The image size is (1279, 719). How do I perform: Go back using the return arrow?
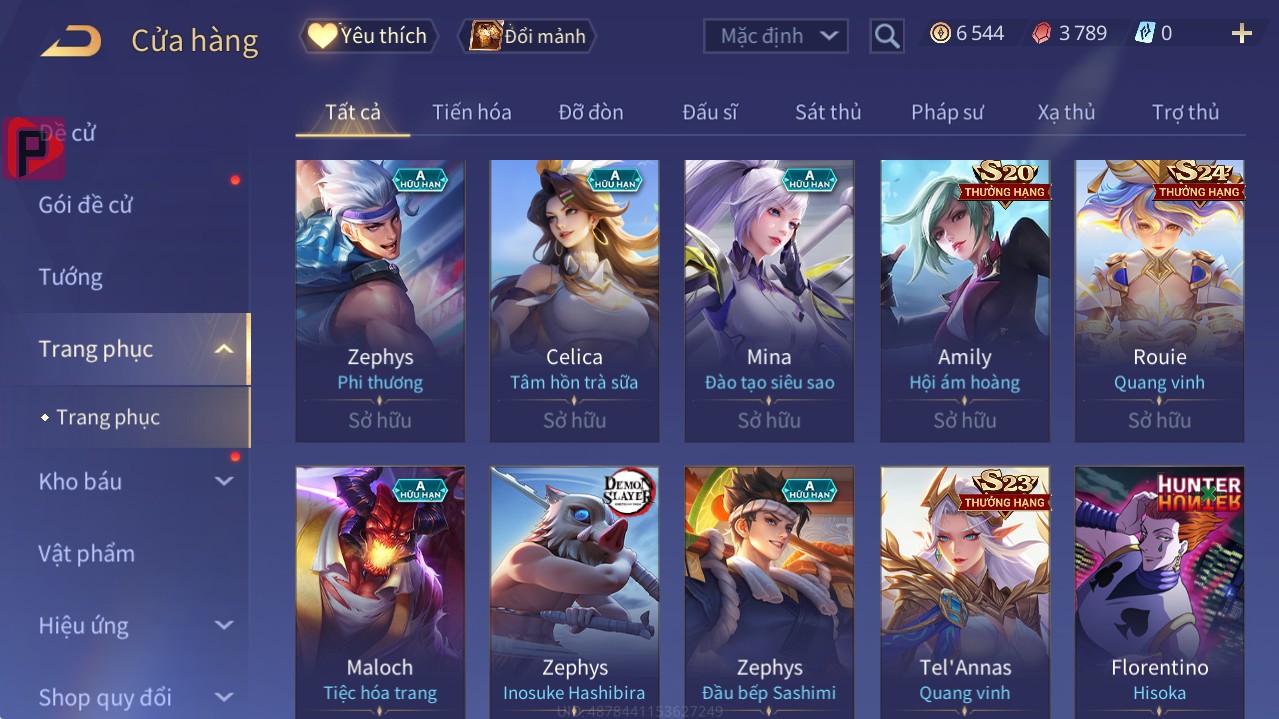click(x=71, y=40)
